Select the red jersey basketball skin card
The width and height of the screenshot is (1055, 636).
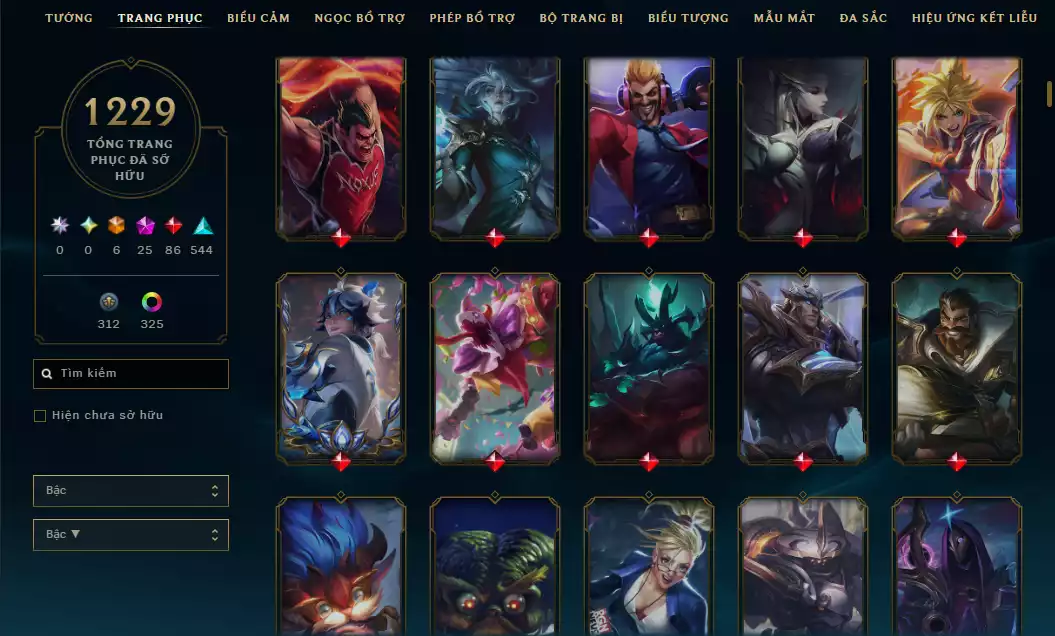(341, 147)
